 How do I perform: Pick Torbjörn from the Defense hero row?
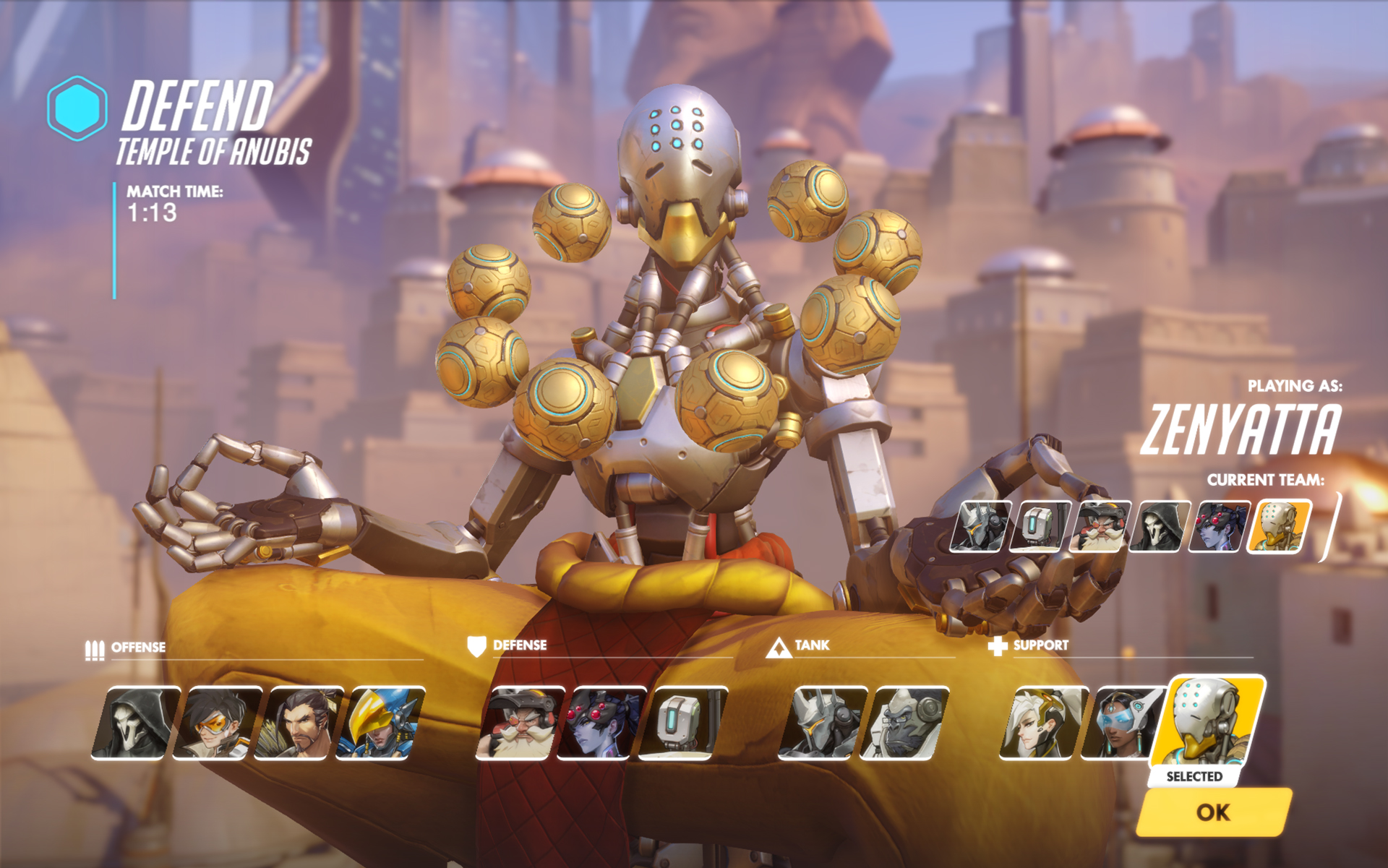click(x=520, y=723)
